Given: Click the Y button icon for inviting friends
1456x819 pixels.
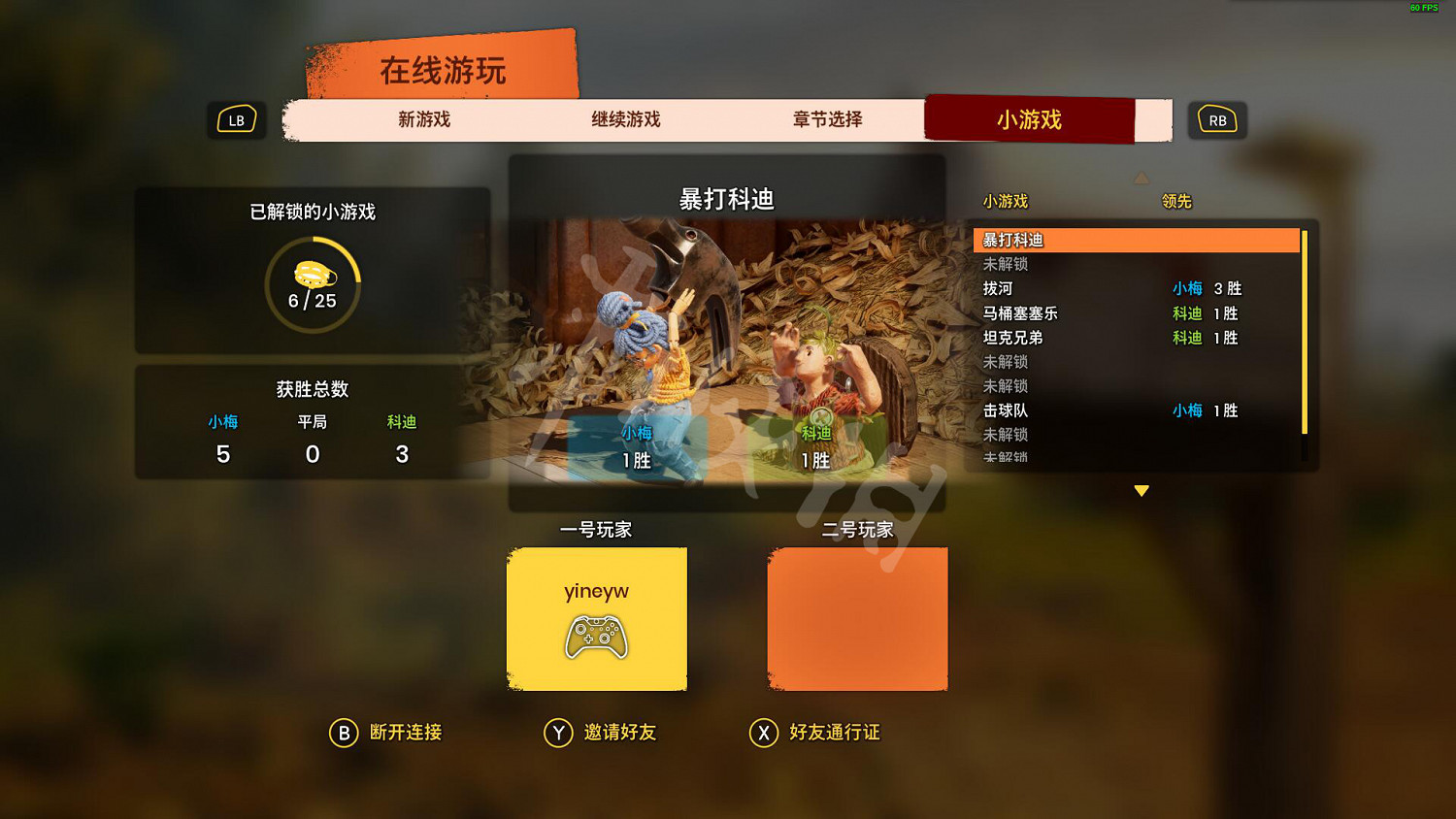Looking at the screenshot, I should [558, 734].
